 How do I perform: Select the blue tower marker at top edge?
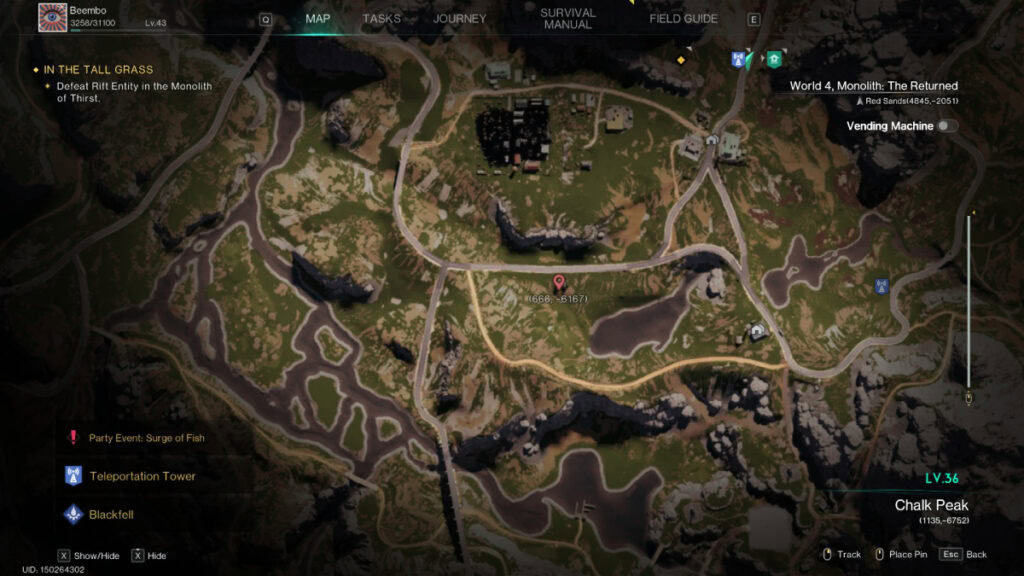(x=739, y=59)
